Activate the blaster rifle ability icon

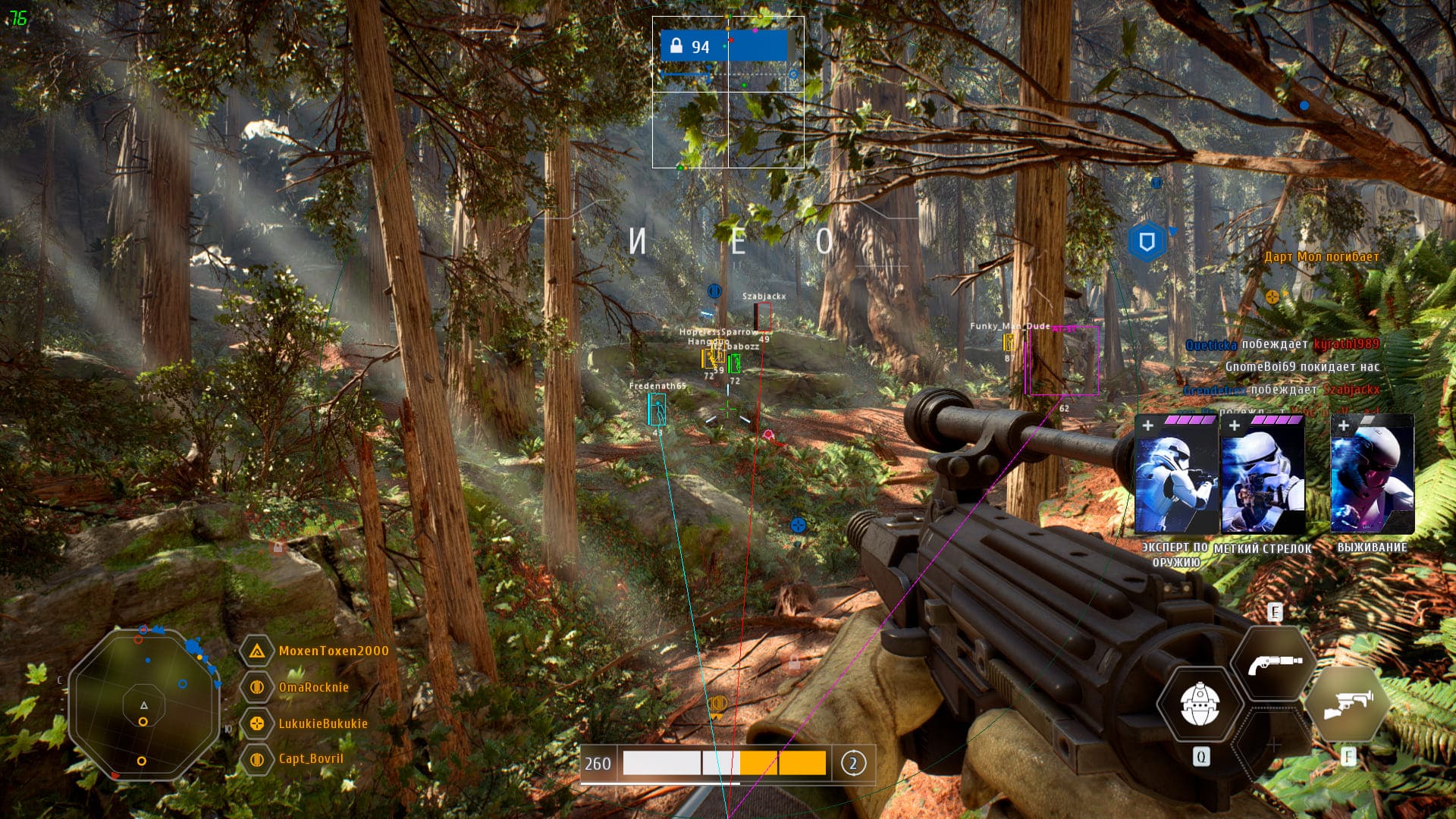pyautogui.click(x=1348, y=705)
